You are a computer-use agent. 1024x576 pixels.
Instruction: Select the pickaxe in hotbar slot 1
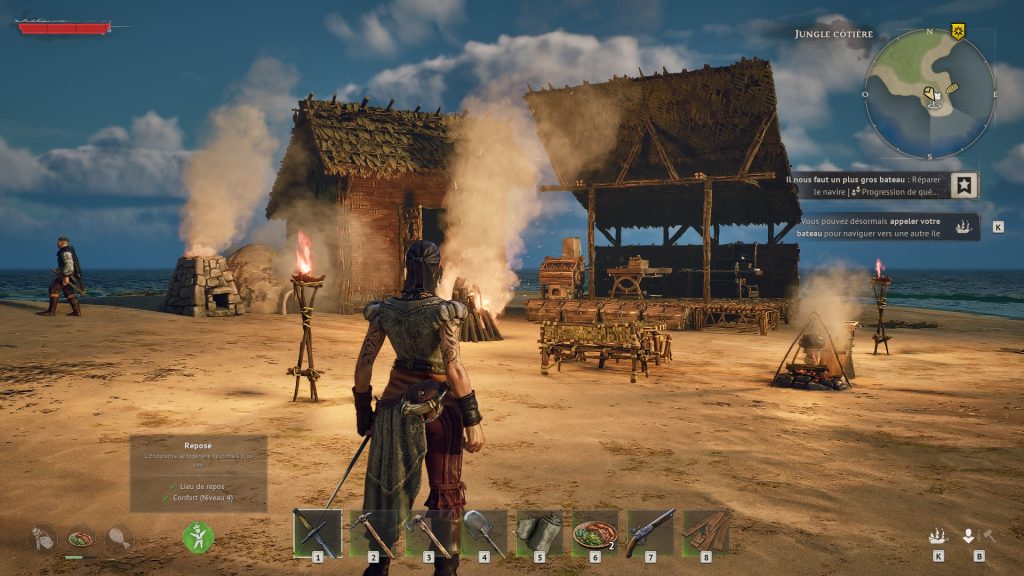[317, 532]
